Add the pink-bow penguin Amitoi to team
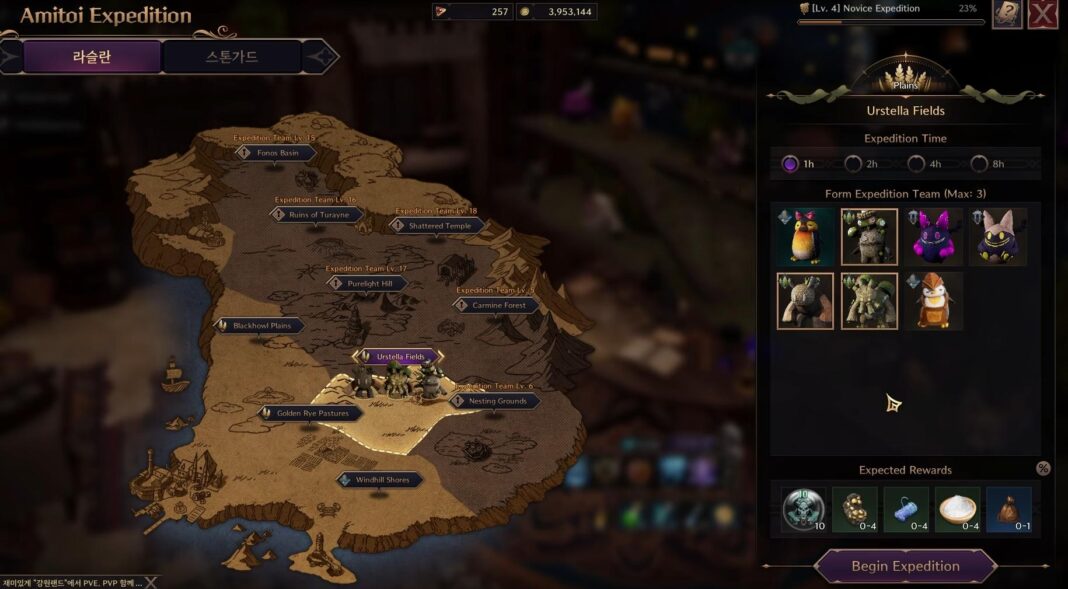The height and width of the screenshot is (589, 1068). 805,237
